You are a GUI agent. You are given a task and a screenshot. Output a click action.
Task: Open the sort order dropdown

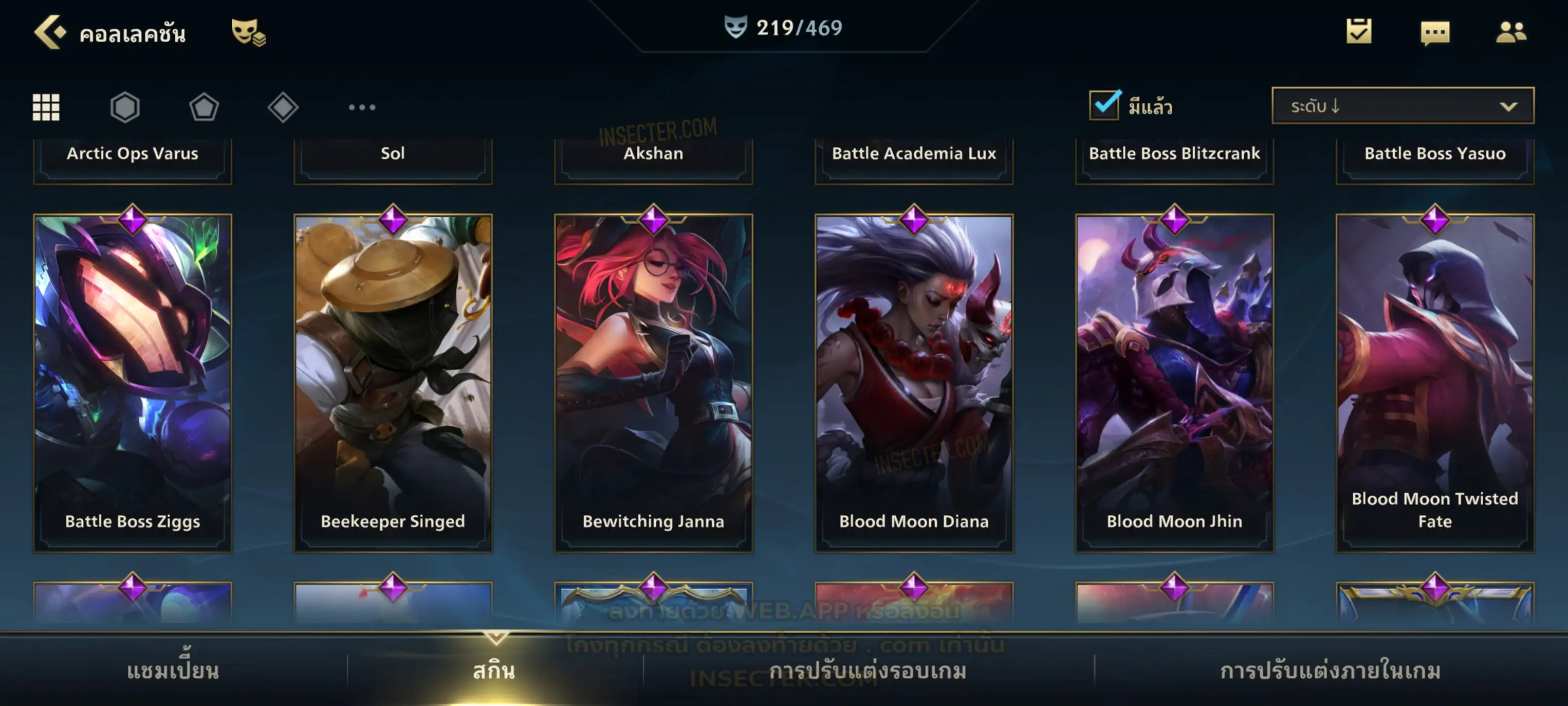coord(1402,106)
